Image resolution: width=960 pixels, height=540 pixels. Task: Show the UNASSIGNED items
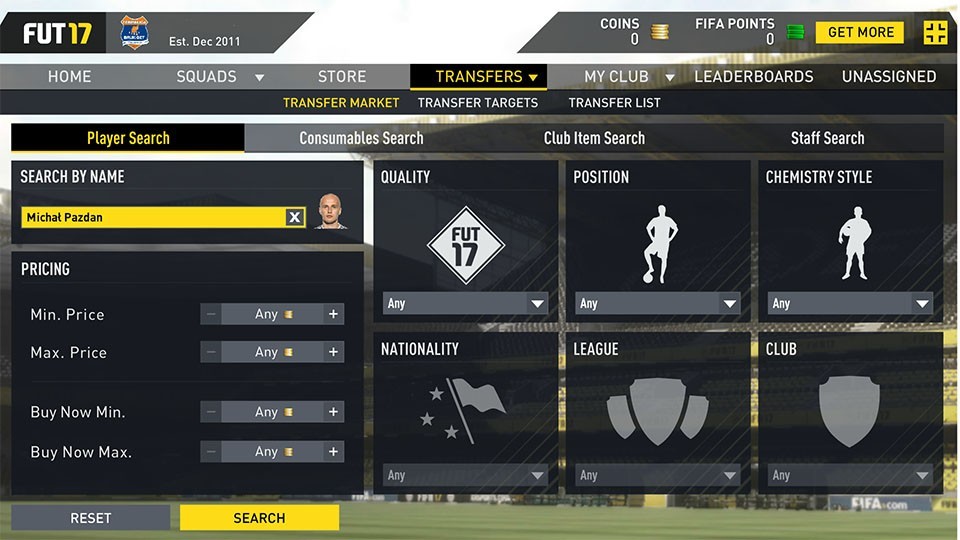coord(888,77)
